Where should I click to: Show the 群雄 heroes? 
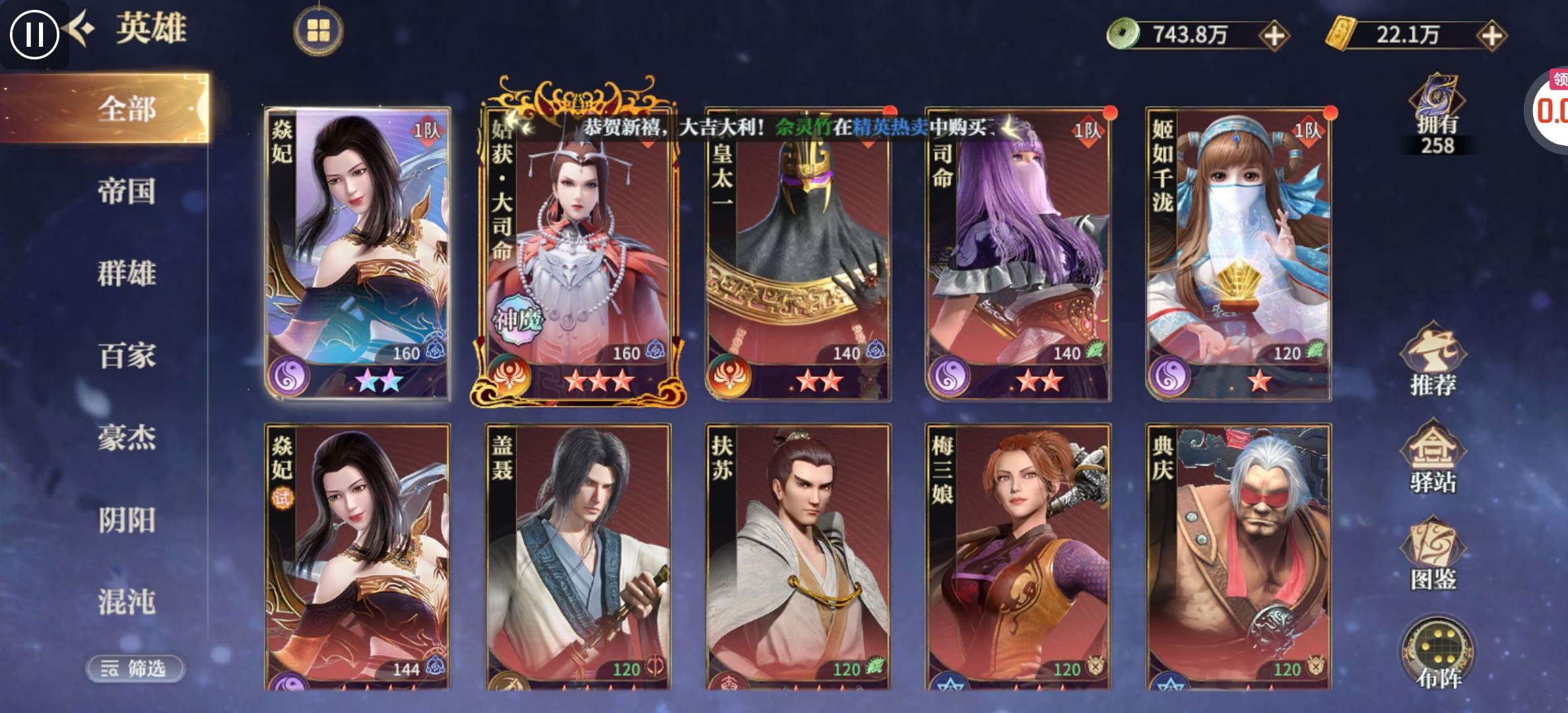(127, 273)
